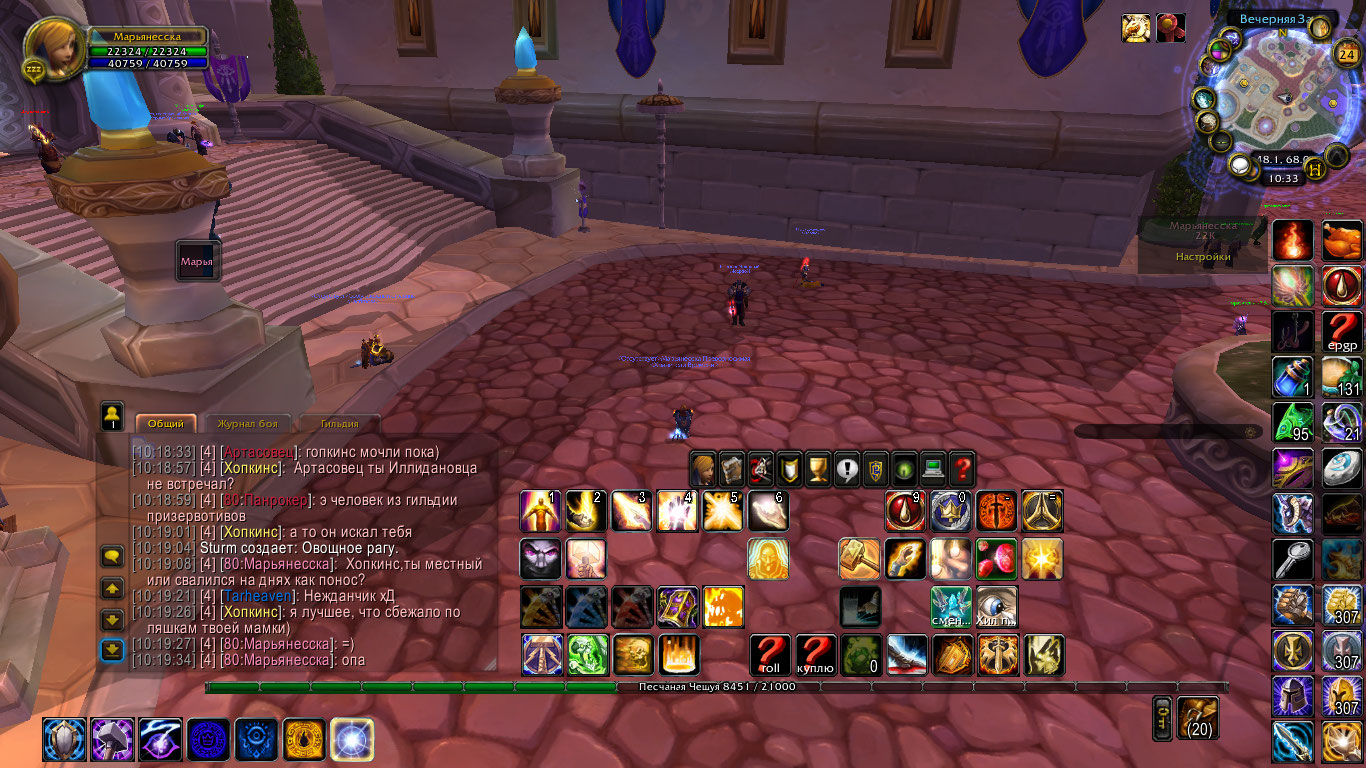Image resolution: width=1366 pixels, height=768 pixels.
Task: Open the red question mark help button
Action: click(962, 467)
